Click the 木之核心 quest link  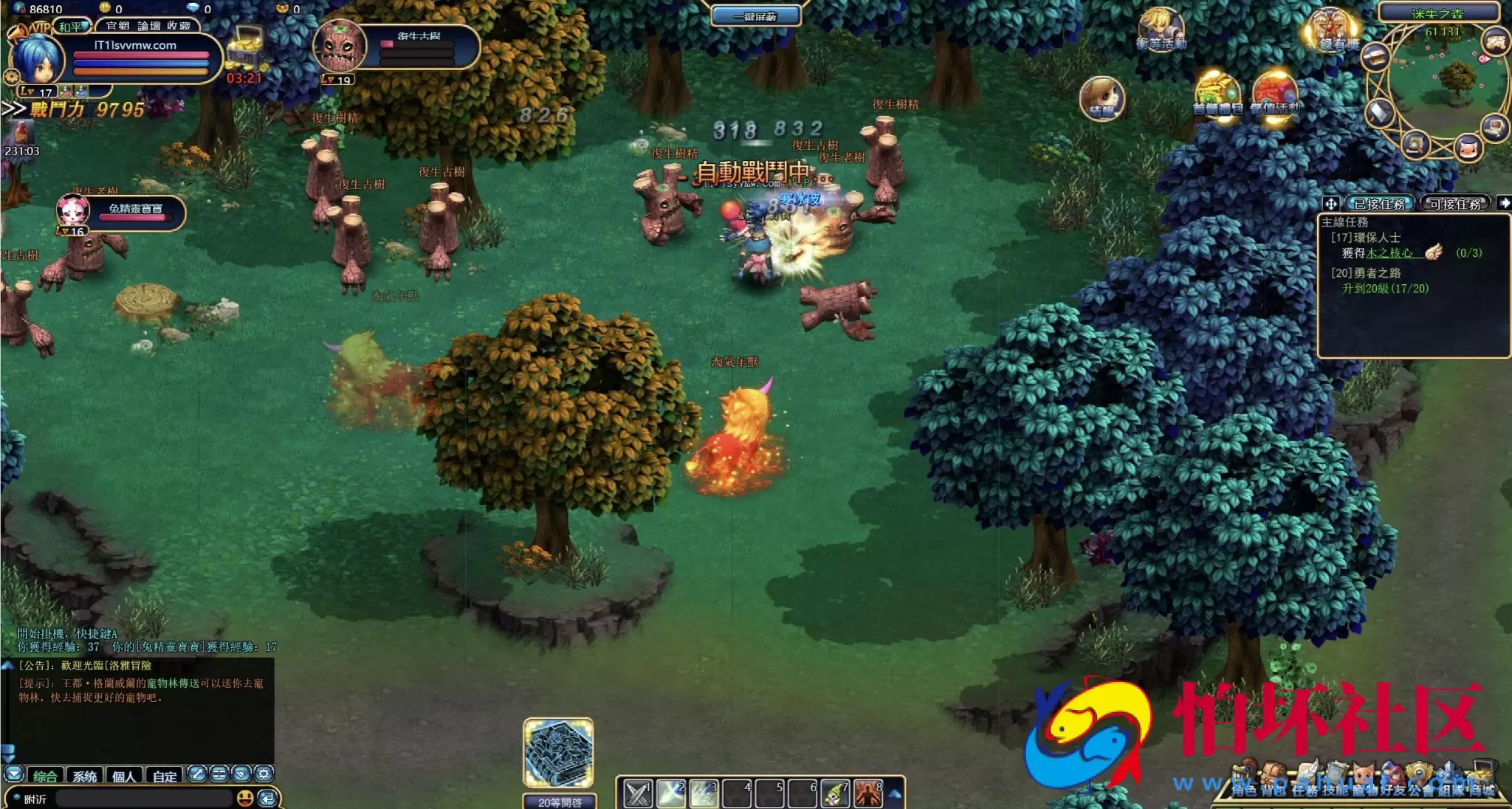[x=1389, y=253]
